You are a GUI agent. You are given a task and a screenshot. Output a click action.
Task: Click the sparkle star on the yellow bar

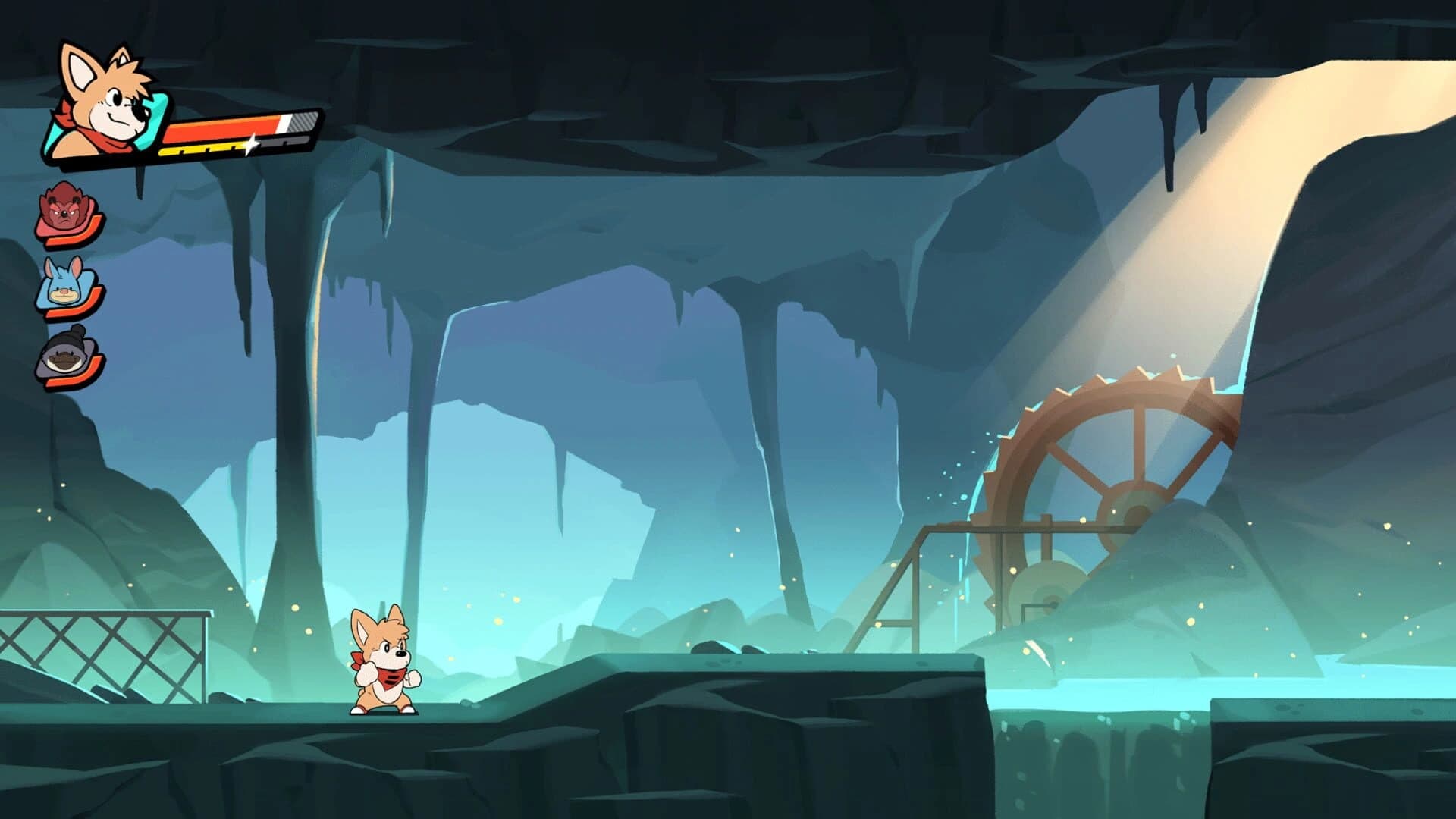(251, 143)
